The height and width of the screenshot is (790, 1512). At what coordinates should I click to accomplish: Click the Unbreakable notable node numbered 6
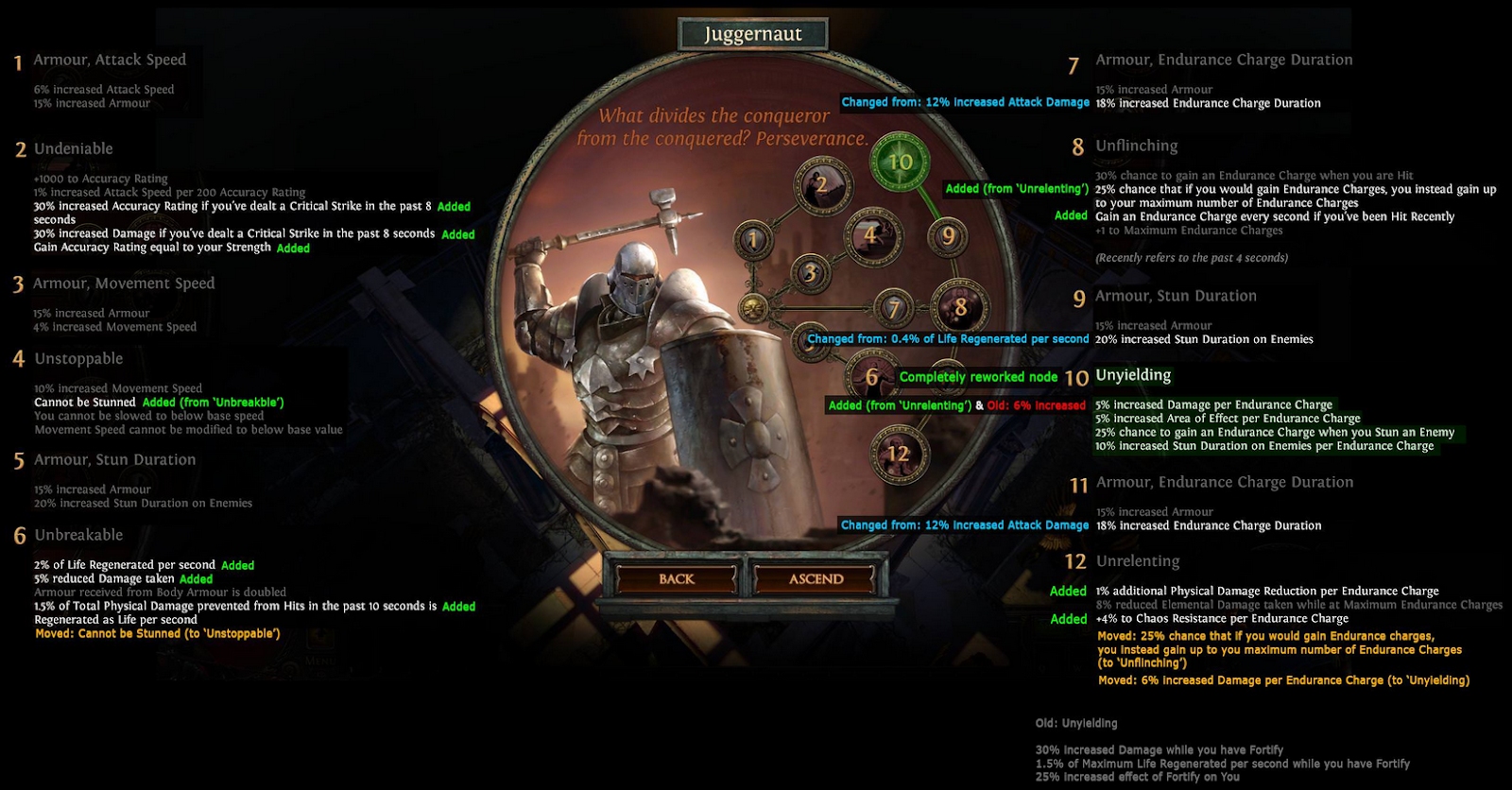pyautogui.click(x=870, y=376)
